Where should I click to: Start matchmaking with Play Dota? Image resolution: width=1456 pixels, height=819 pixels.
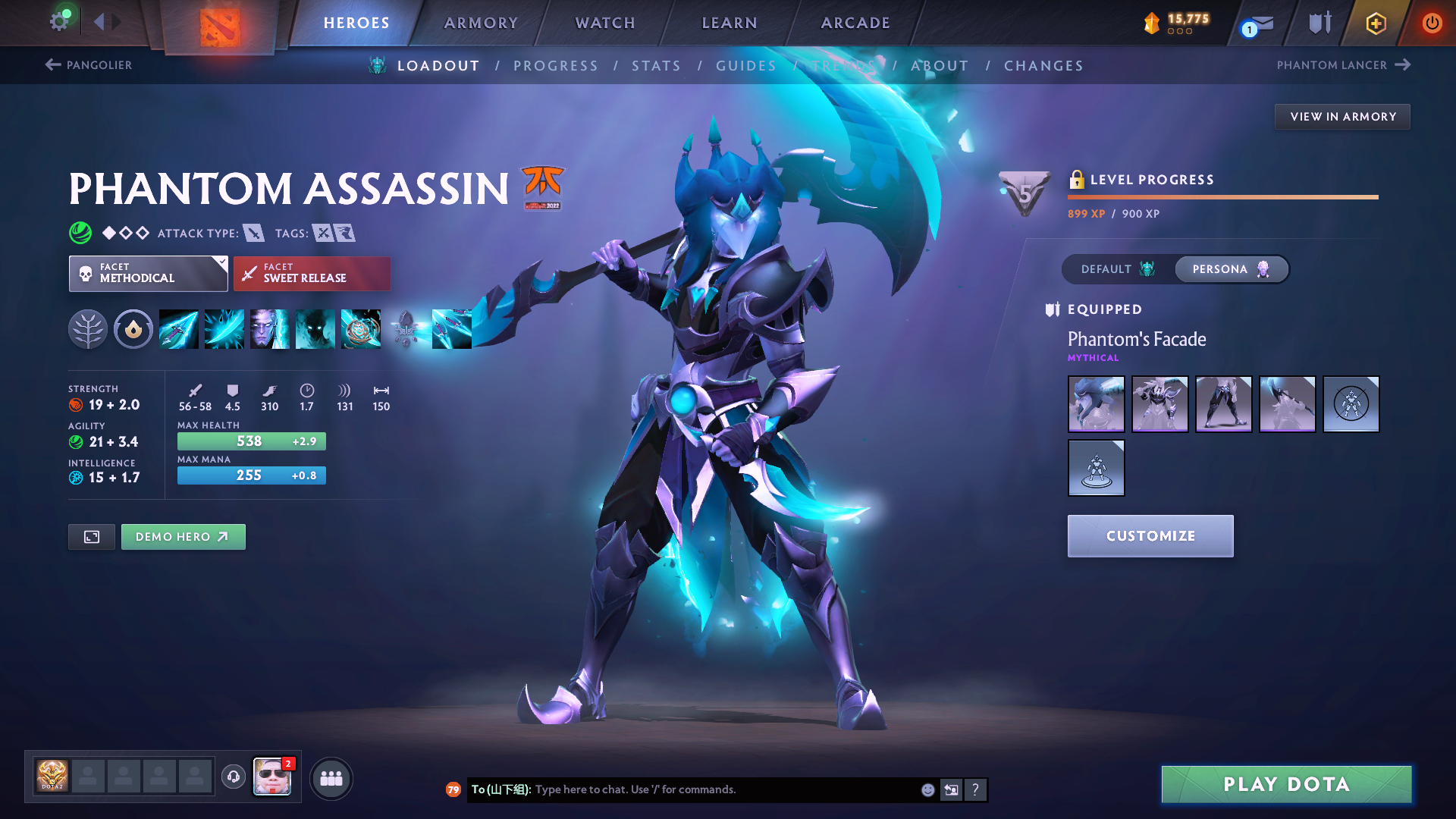click(x=1286, y=784)
